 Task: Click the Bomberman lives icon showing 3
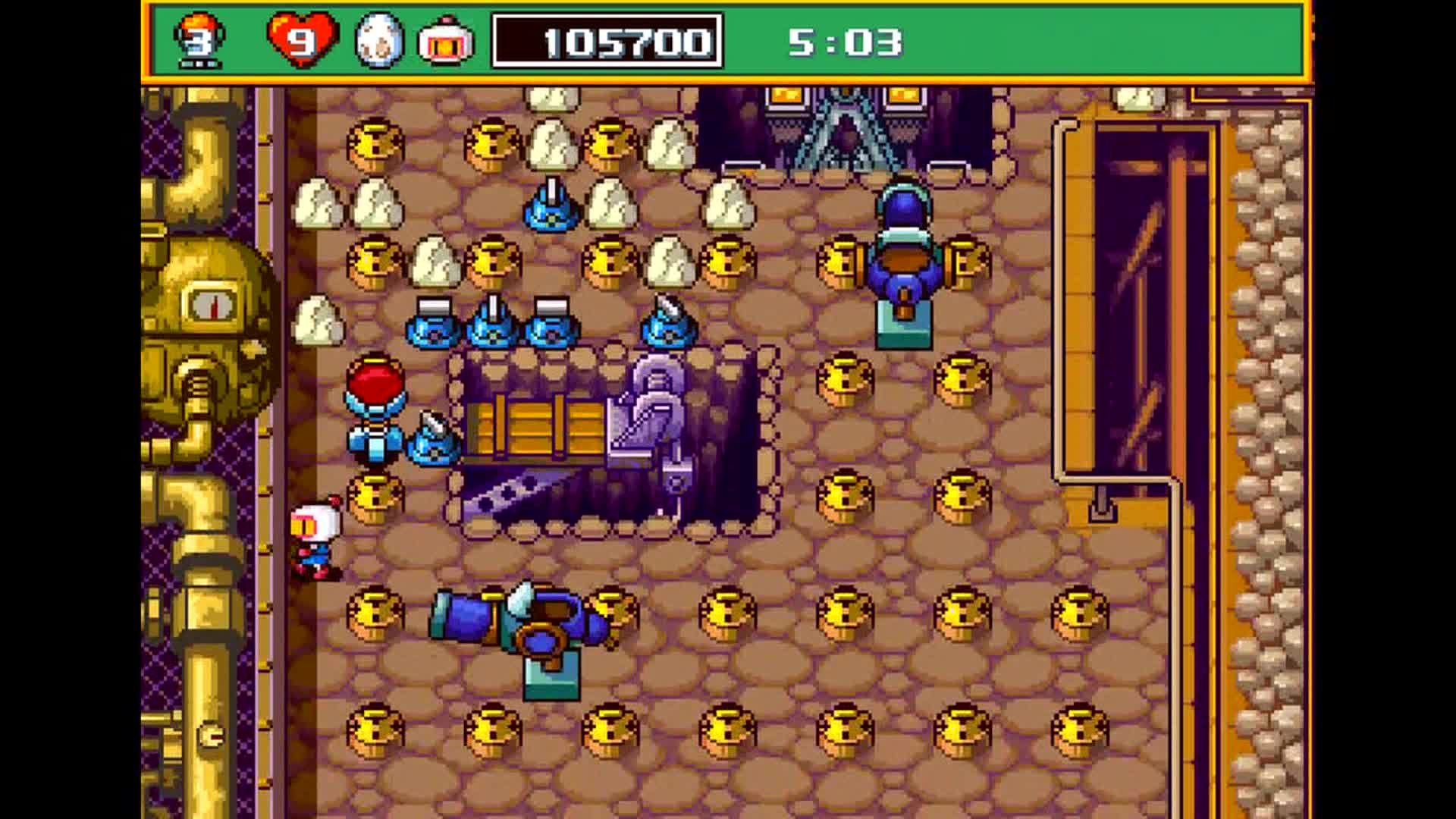tap(199, 39)
